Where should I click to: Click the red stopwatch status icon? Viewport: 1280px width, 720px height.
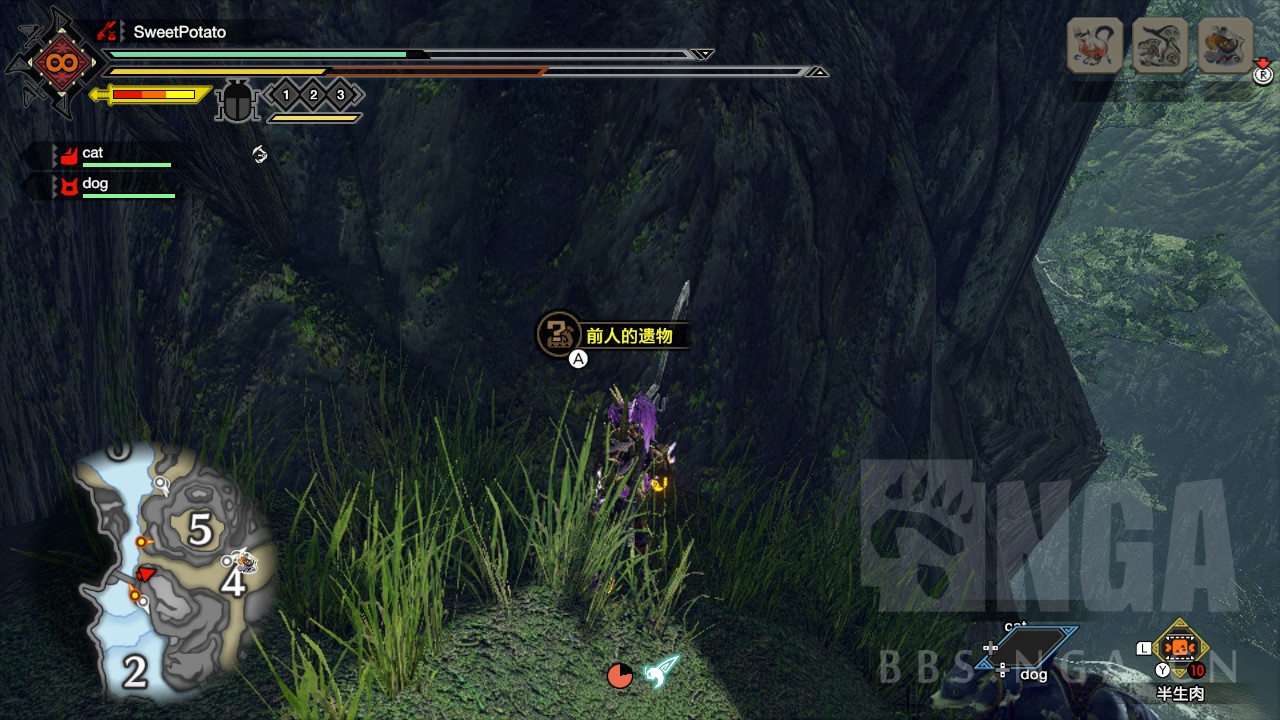click(x=620, y=675)
